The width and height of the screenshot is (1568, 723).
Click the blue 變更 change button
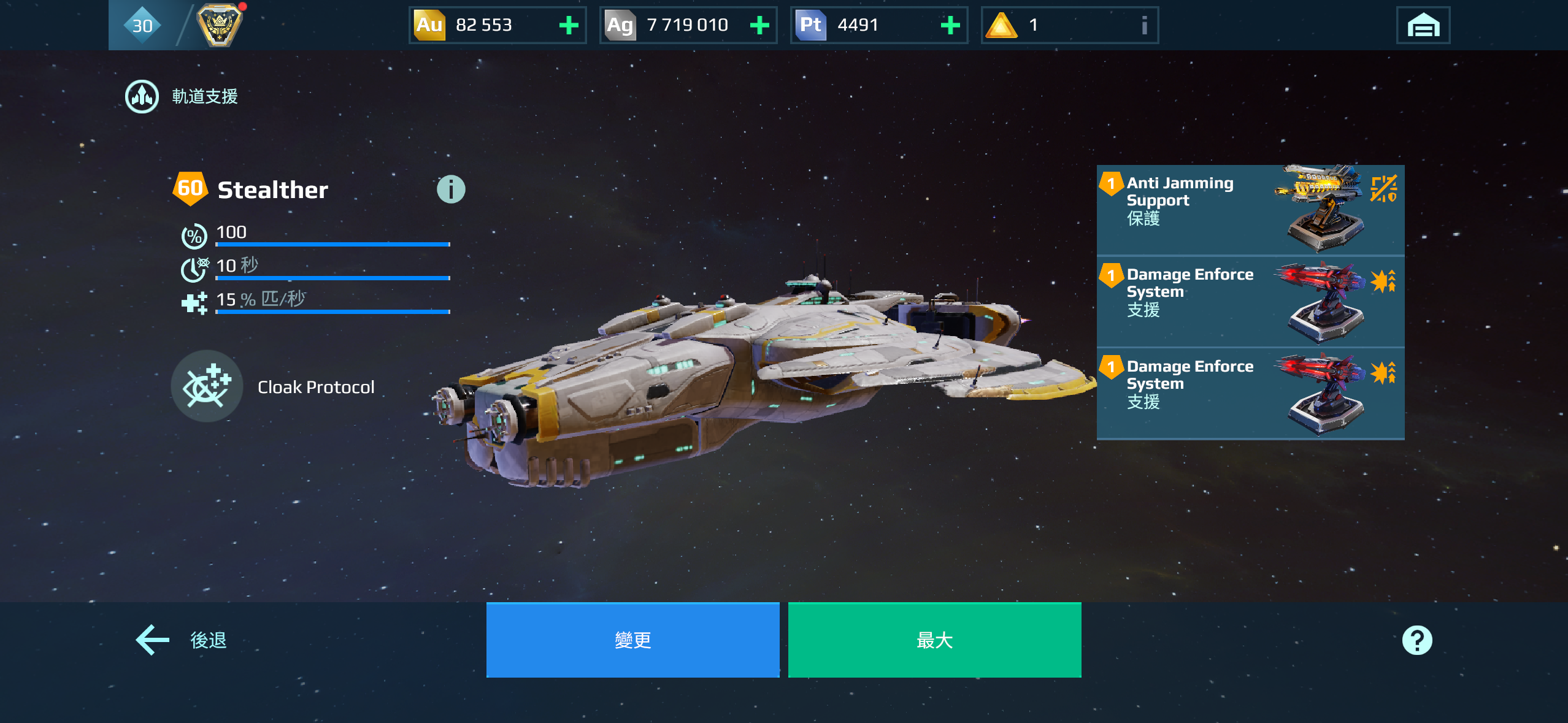[x=632, y=640]
